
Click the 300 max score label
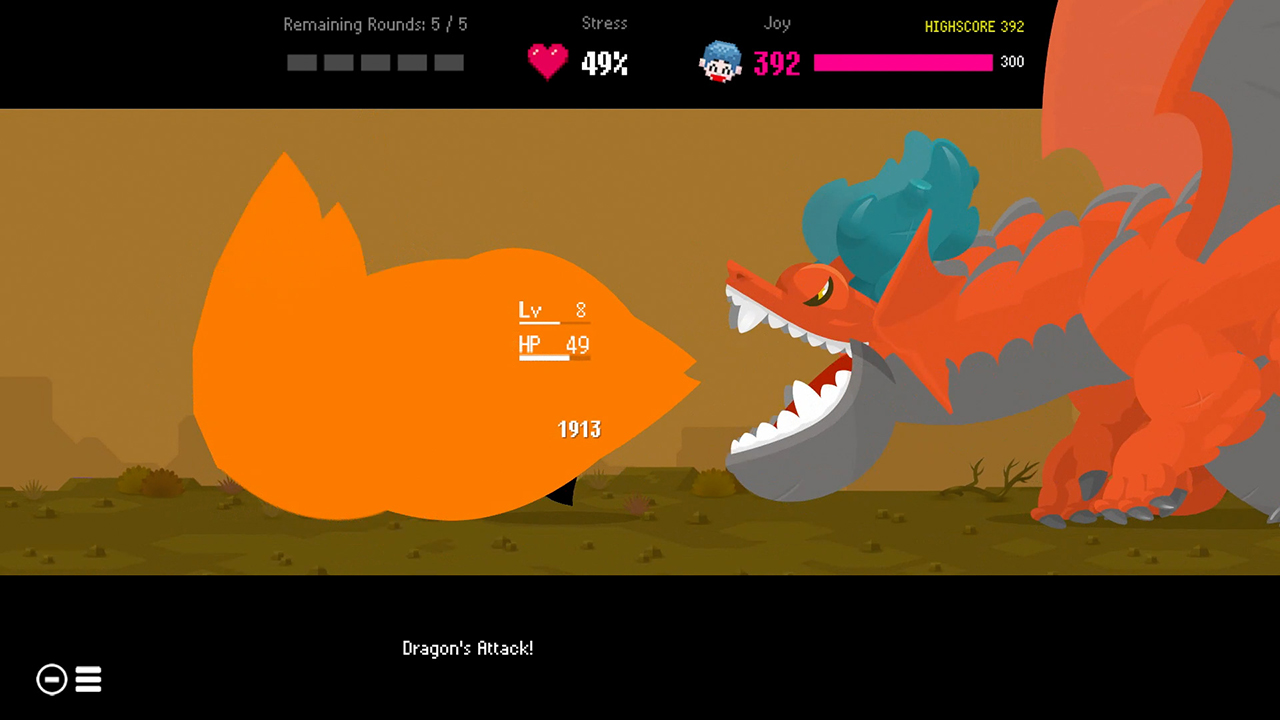[x=1011, y=61]
